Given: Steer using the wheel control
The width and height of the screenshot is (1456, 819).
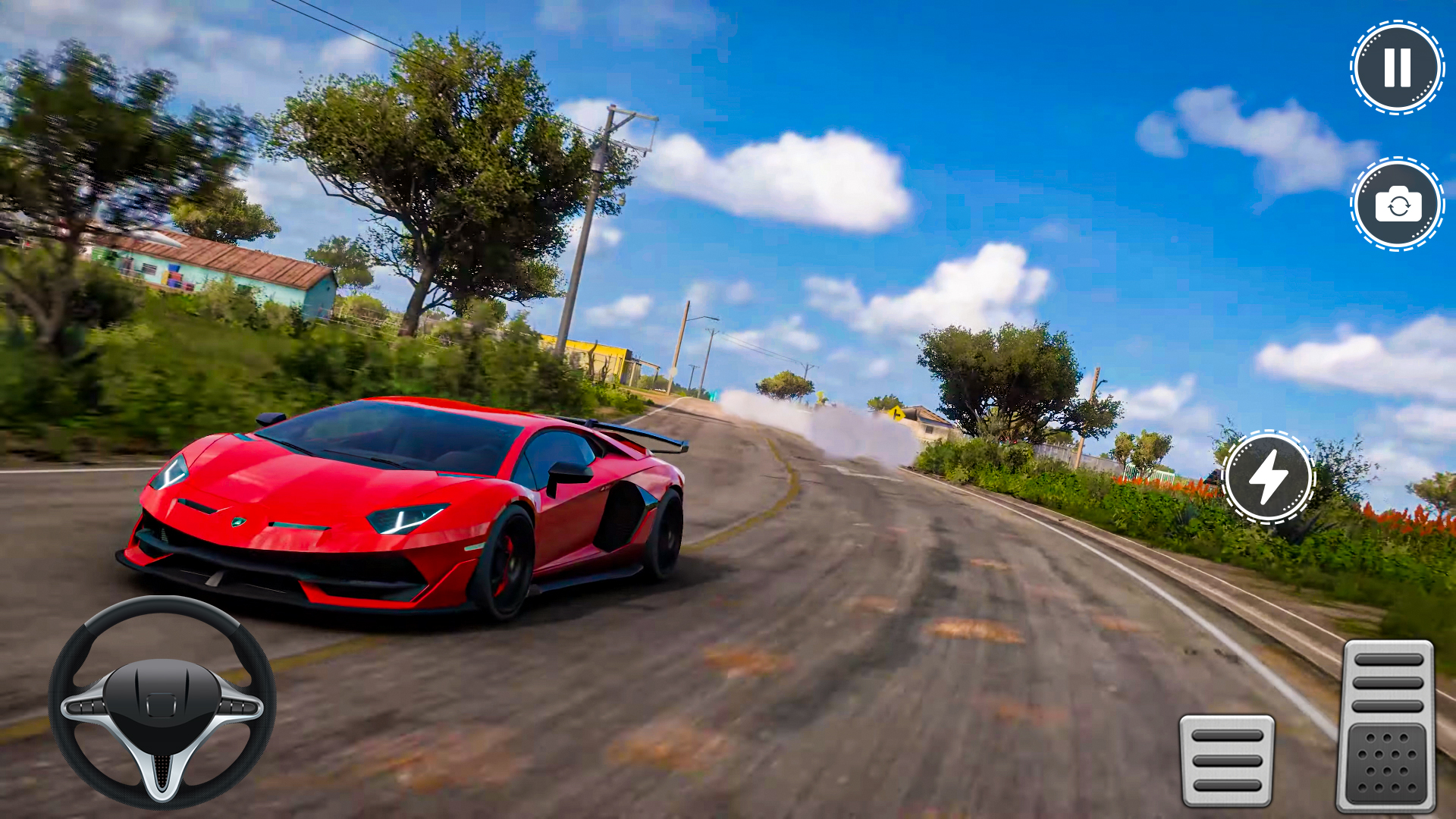Looking at the screenshot, I should pos(163,705).
